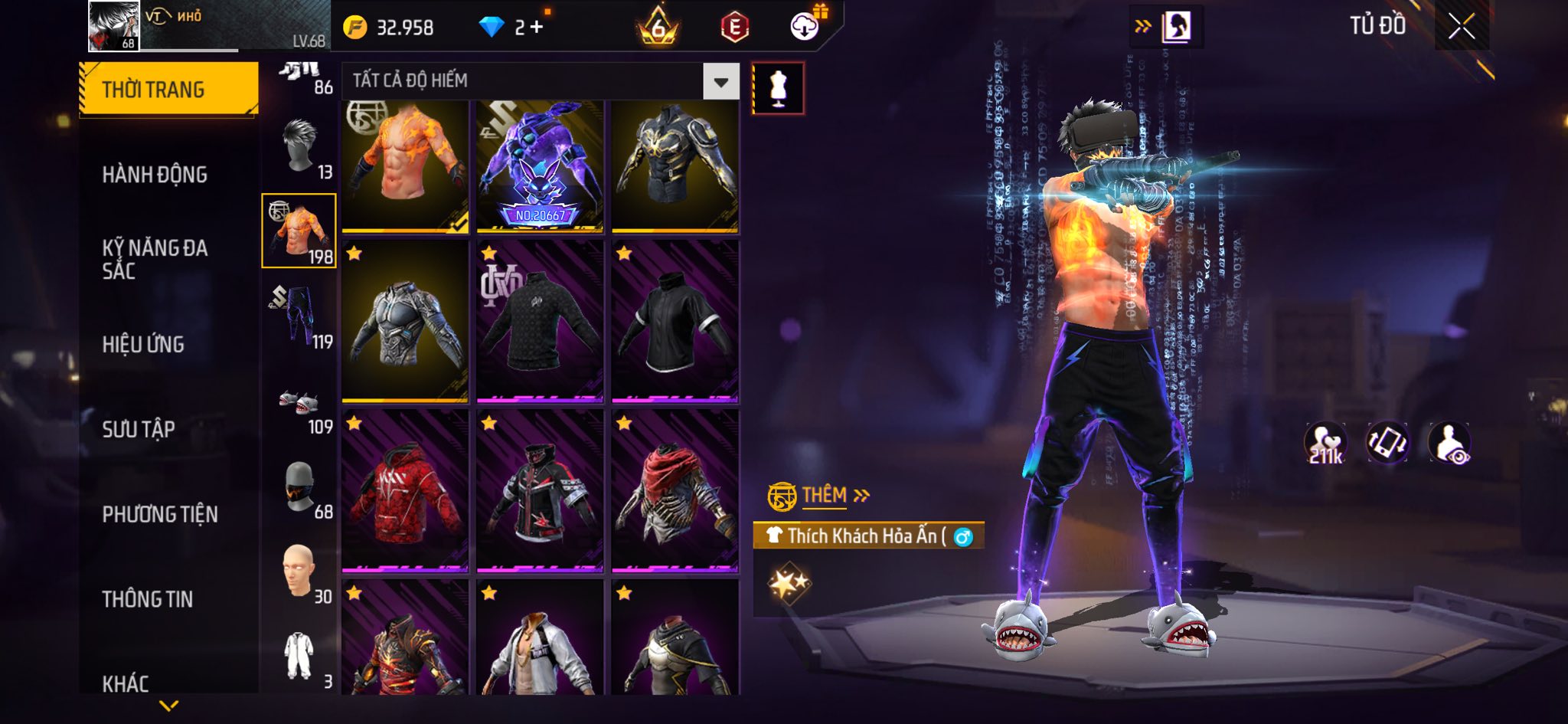Open the Thời Trang tab
The image size is (1568, 724).
(x=168, y=90)
